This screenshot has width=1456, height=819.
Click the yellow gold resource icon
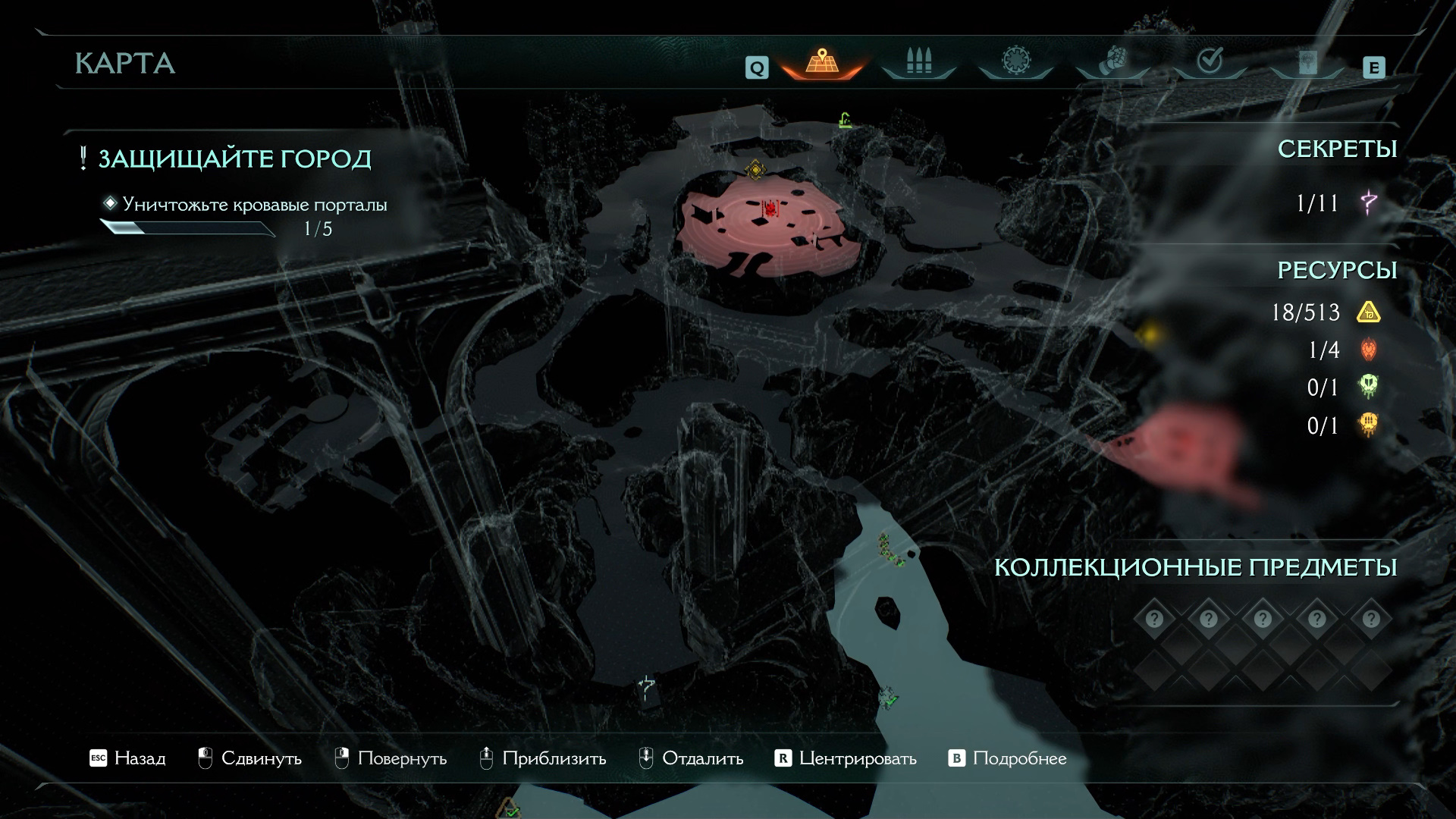click(x=1369, y=312)
